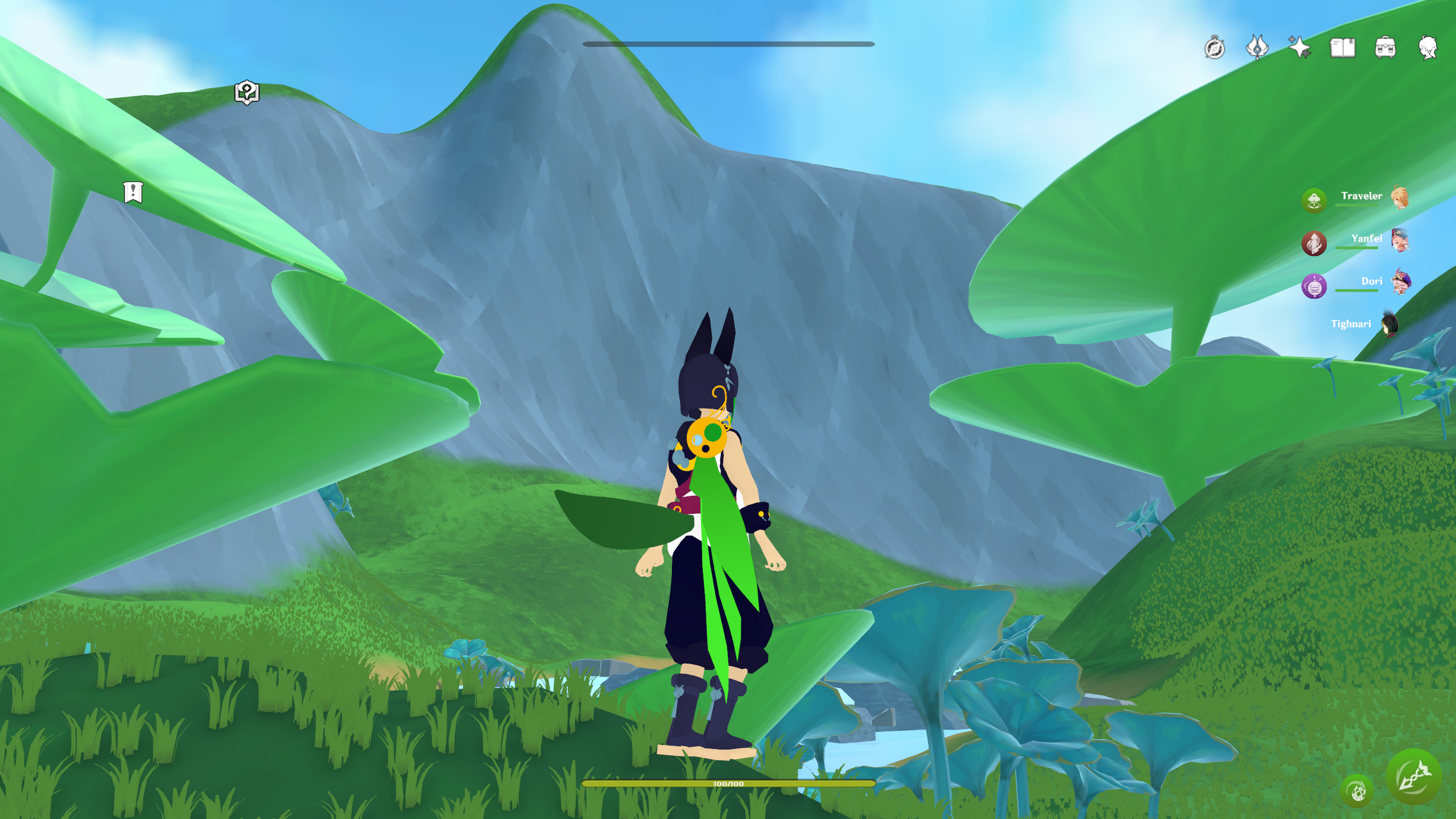This screenshot has width=1456, height=819.
Task: Click Dori's purple lamp skill icon
Action: (x=1314, y=286)
